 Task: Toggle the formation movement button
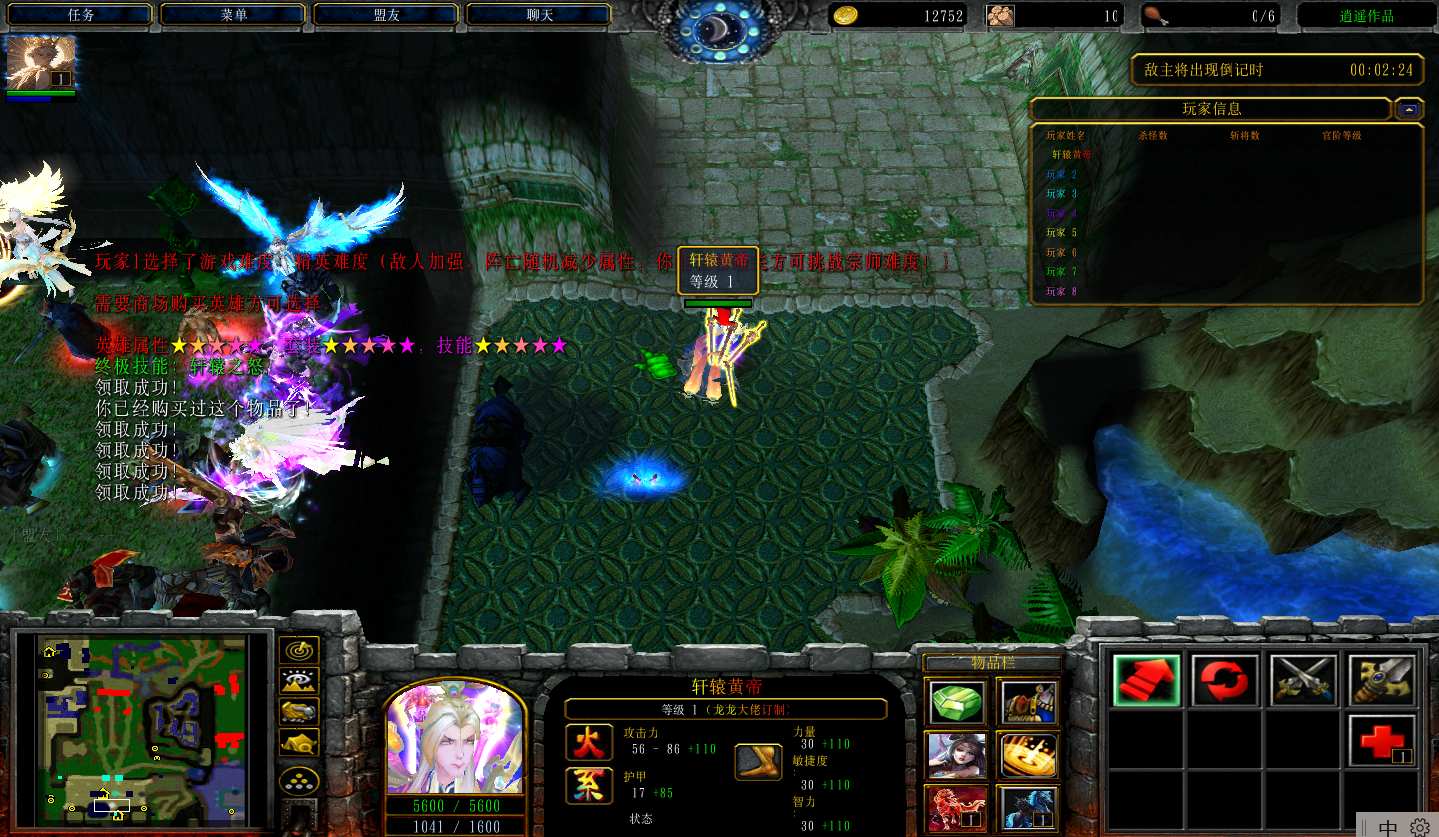pyautogui.click(x=299, y=780)
